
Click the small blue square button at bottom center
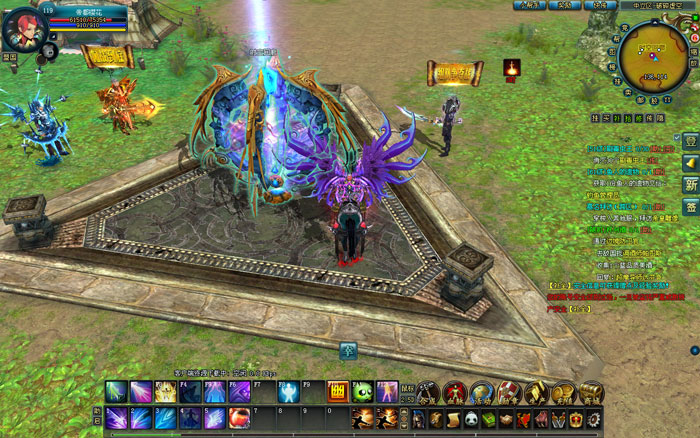tap(348, 350)
